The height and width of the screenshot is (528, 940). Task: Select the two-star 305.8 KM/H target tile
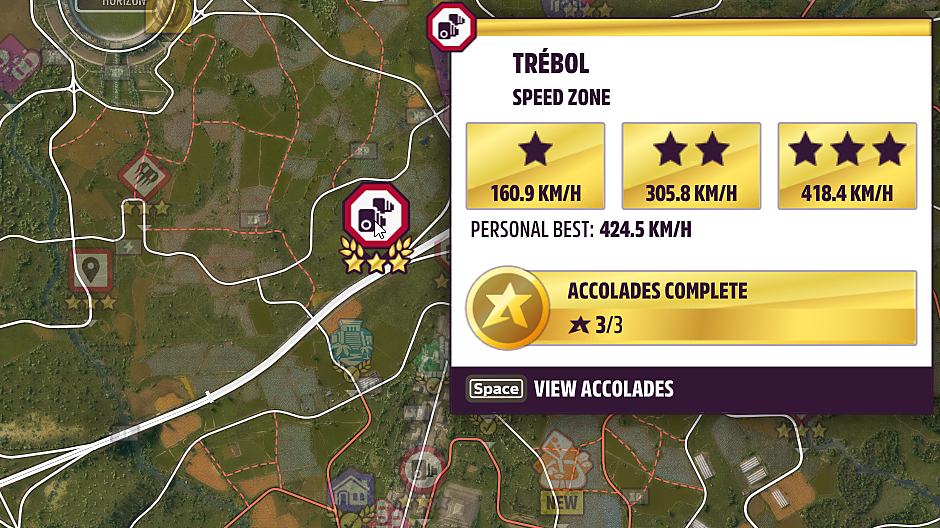tap(692, 166)
